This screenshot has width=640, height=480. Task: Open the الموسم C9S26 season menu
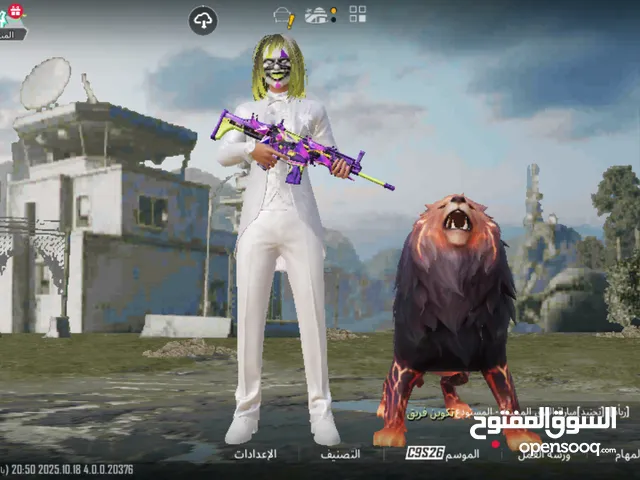[442, 453]
